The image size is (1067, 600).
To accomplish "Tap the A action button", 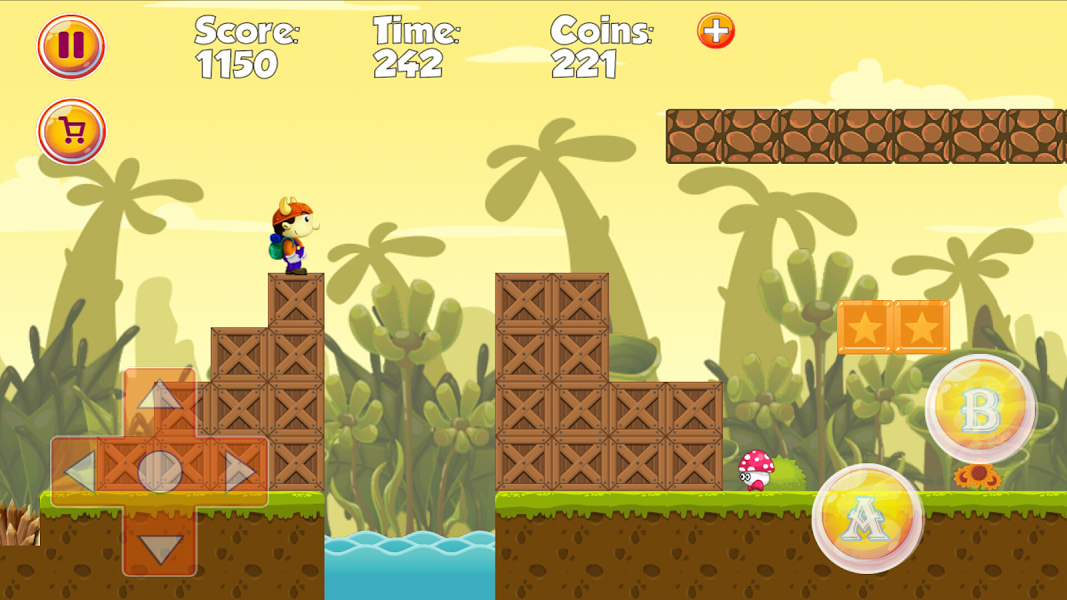I will [867, 518].
